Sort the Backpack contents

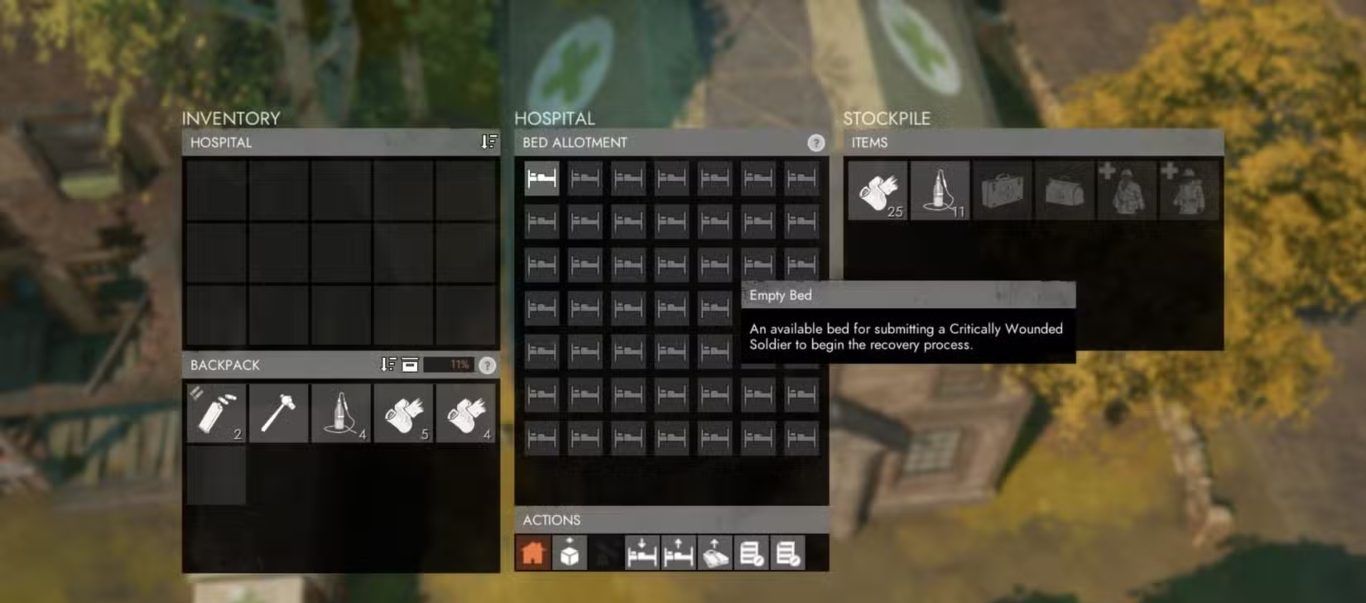tap(388, 365)
